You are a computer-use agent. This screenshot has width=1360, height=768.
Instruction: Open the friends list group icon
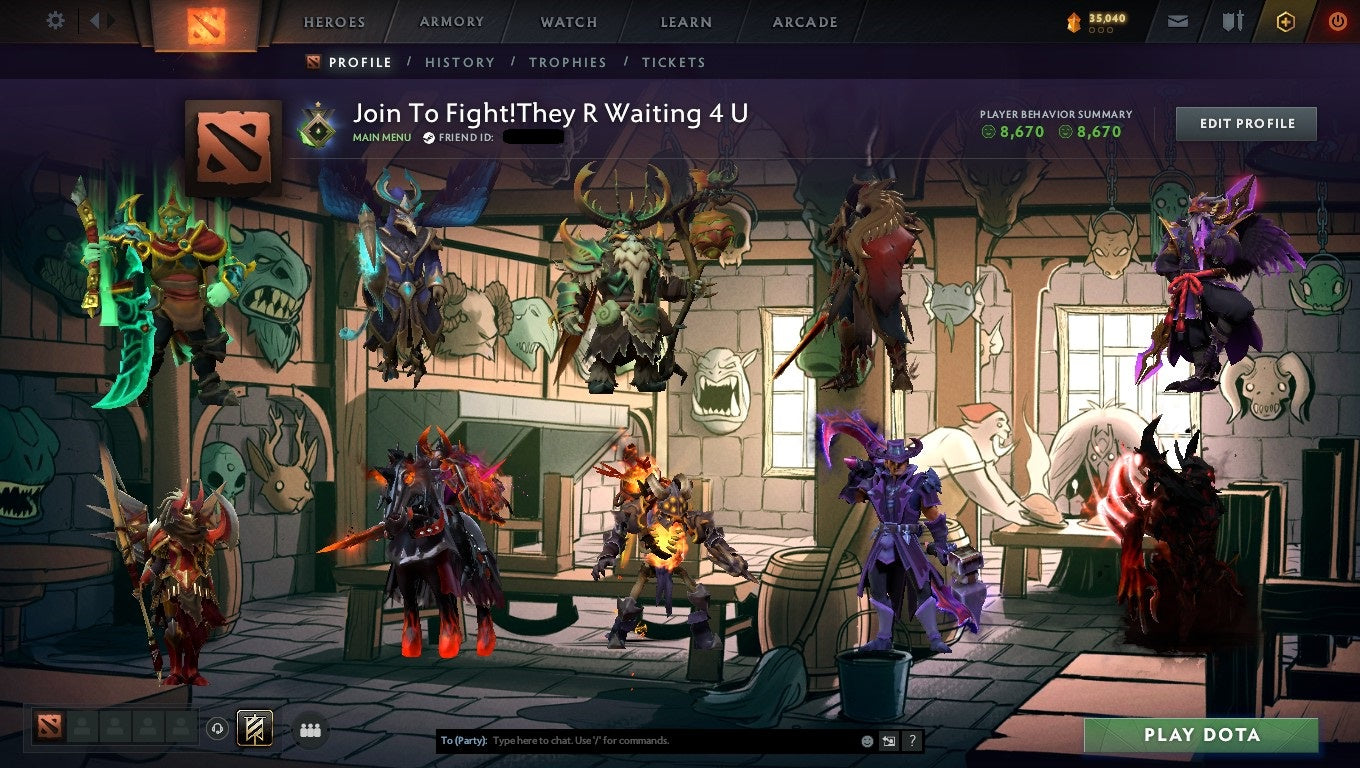pyautogui.click(x=310, y=730)
